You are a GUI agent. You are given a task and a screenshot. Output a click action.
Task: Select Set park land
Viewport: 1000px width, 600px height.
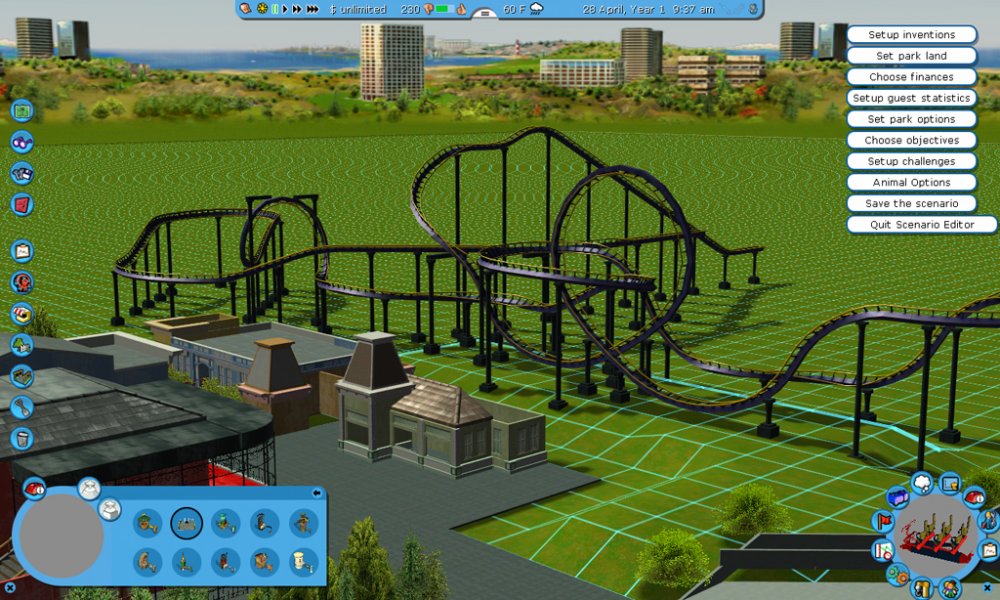[x=911, y=56]
